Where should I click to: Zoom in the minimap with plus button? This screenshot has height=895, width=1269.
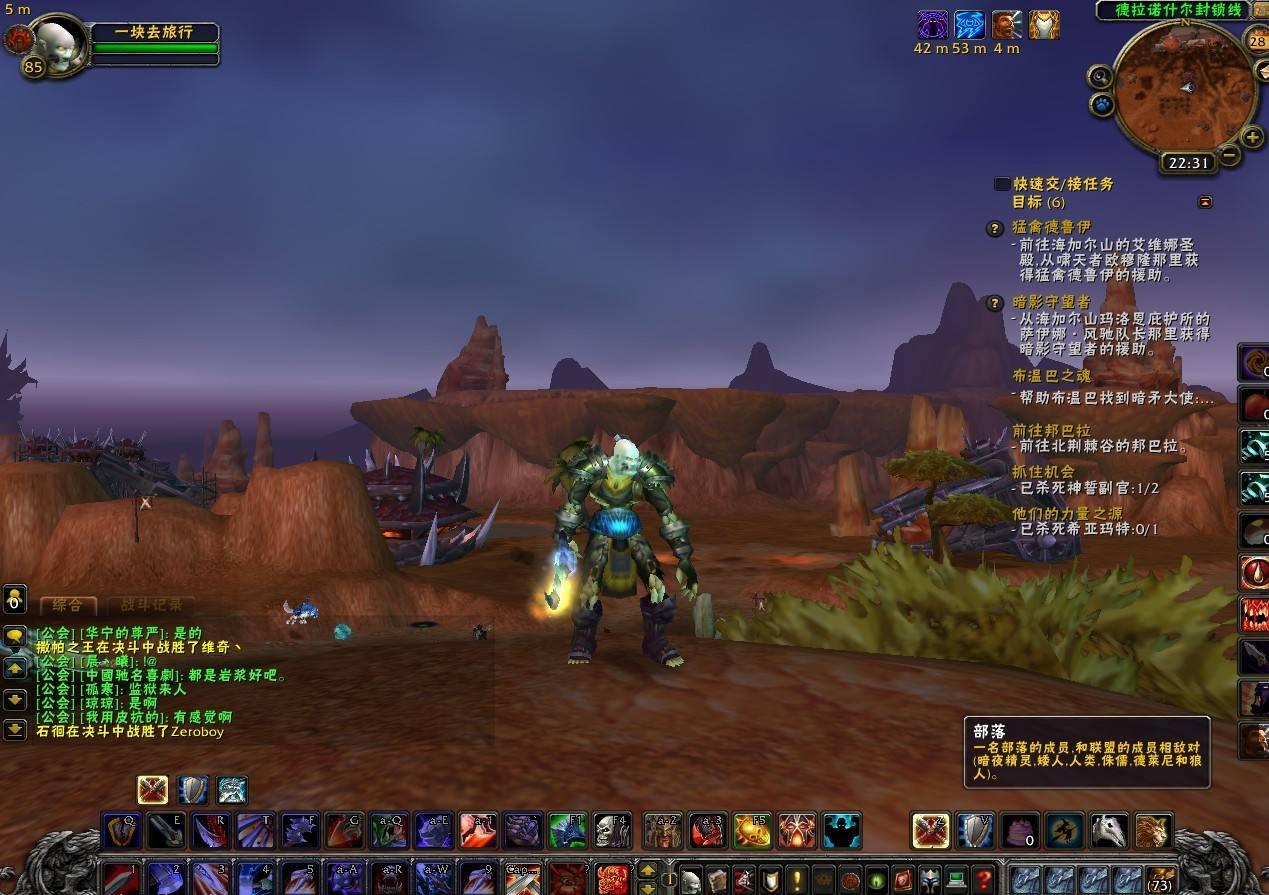[x=1252, y=136]
